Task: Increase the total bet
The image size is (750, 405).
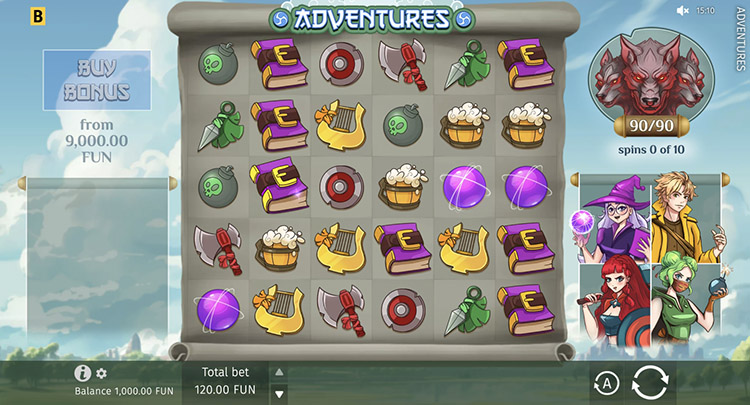Action: coord(279,372)
